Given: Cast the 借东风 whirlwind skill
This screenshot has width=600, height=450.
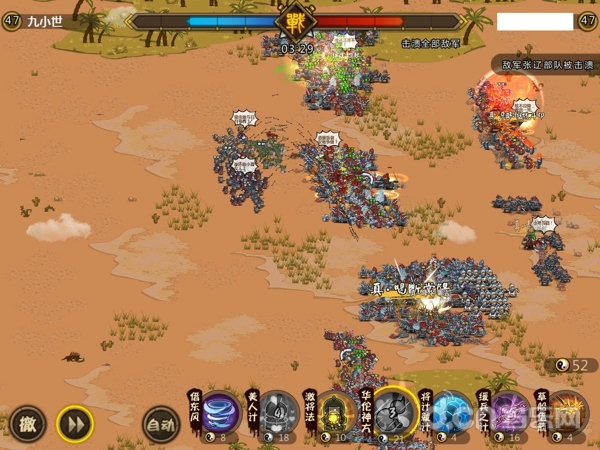Looking at the screenshot, I should tap(221, 412).
